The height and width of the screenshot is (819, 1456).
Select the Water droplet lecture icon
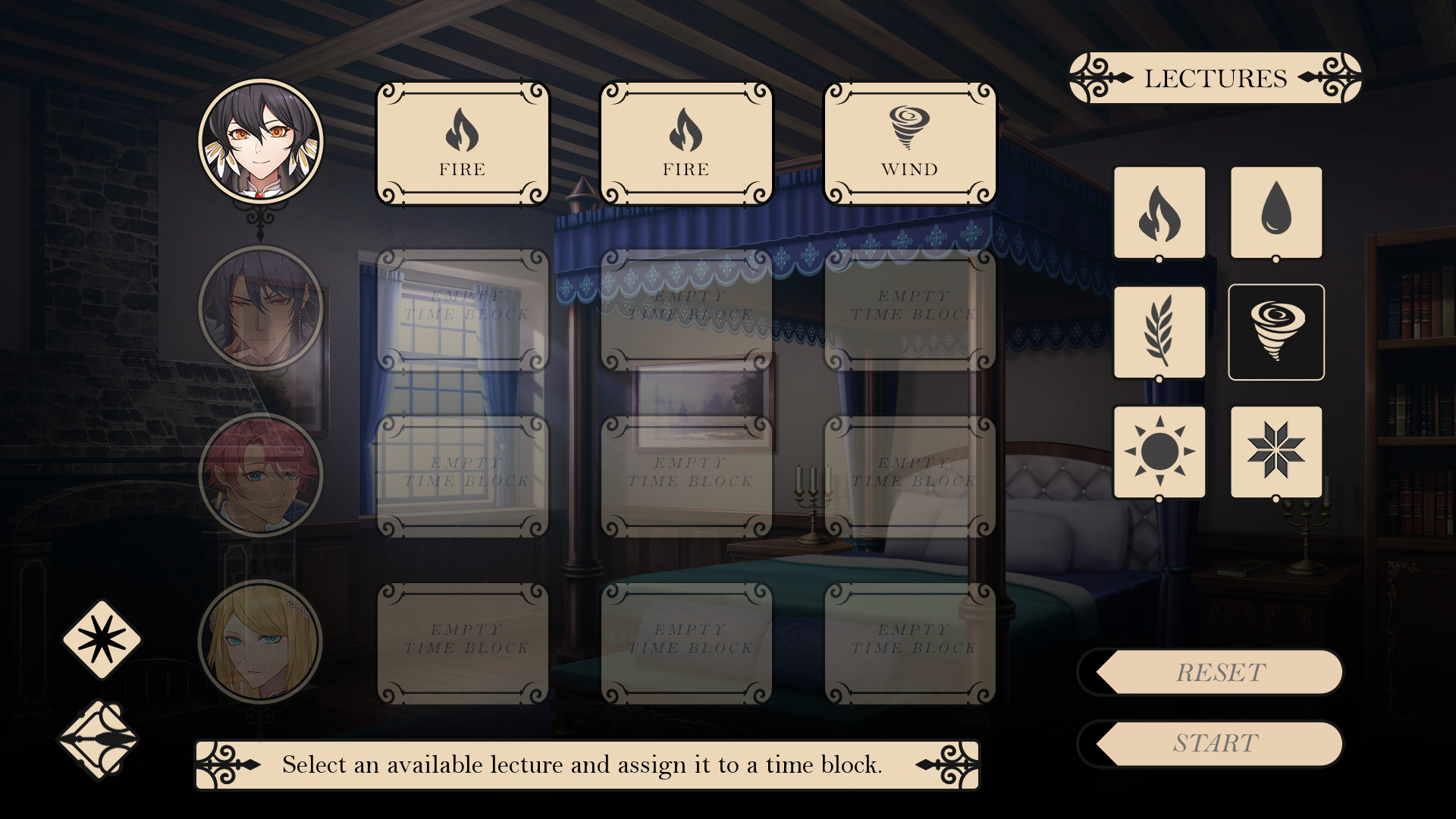1276,214
